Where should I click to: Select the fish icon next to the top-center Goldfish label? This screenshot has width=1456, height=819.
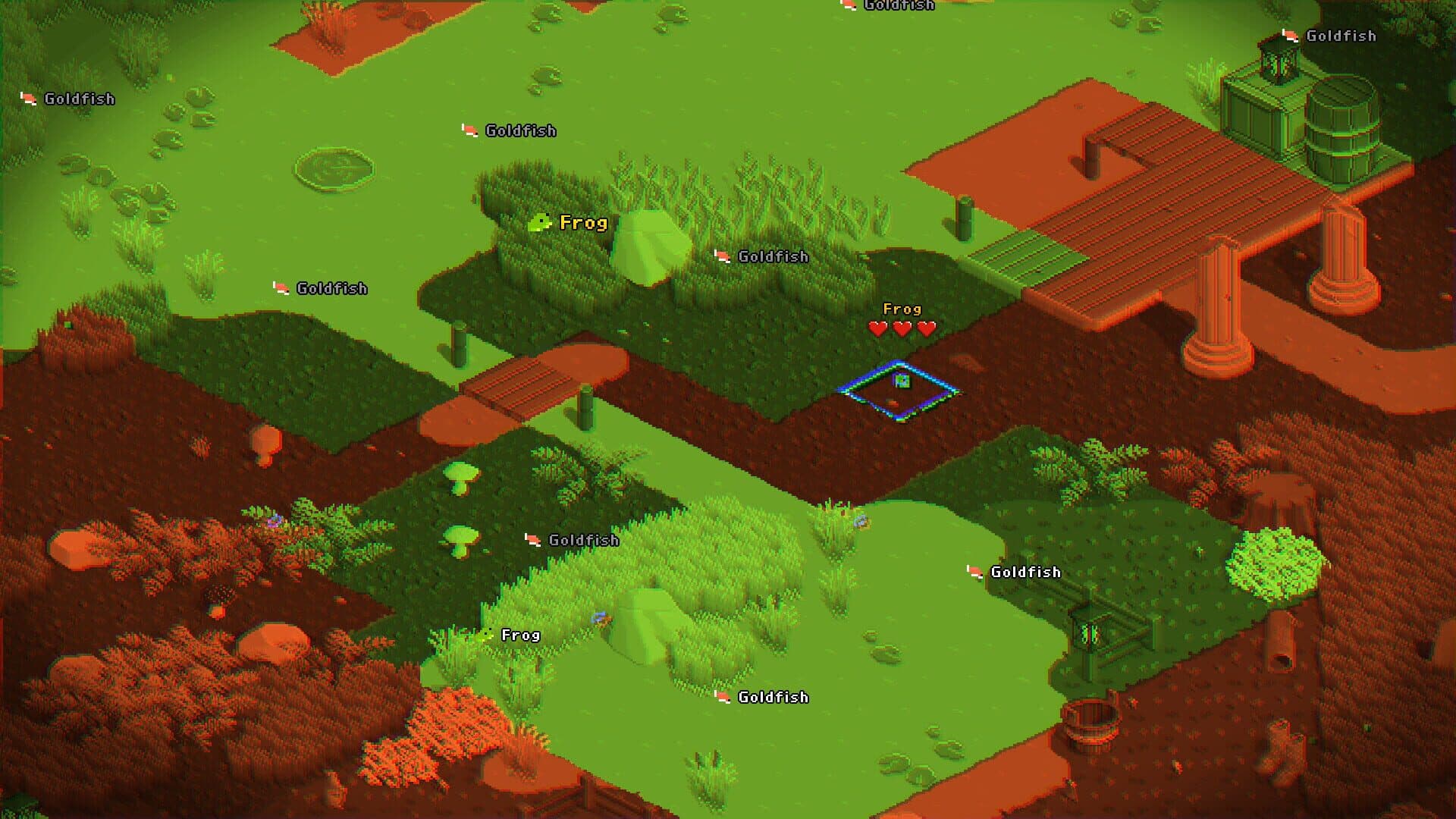click(x=468, y=130)
